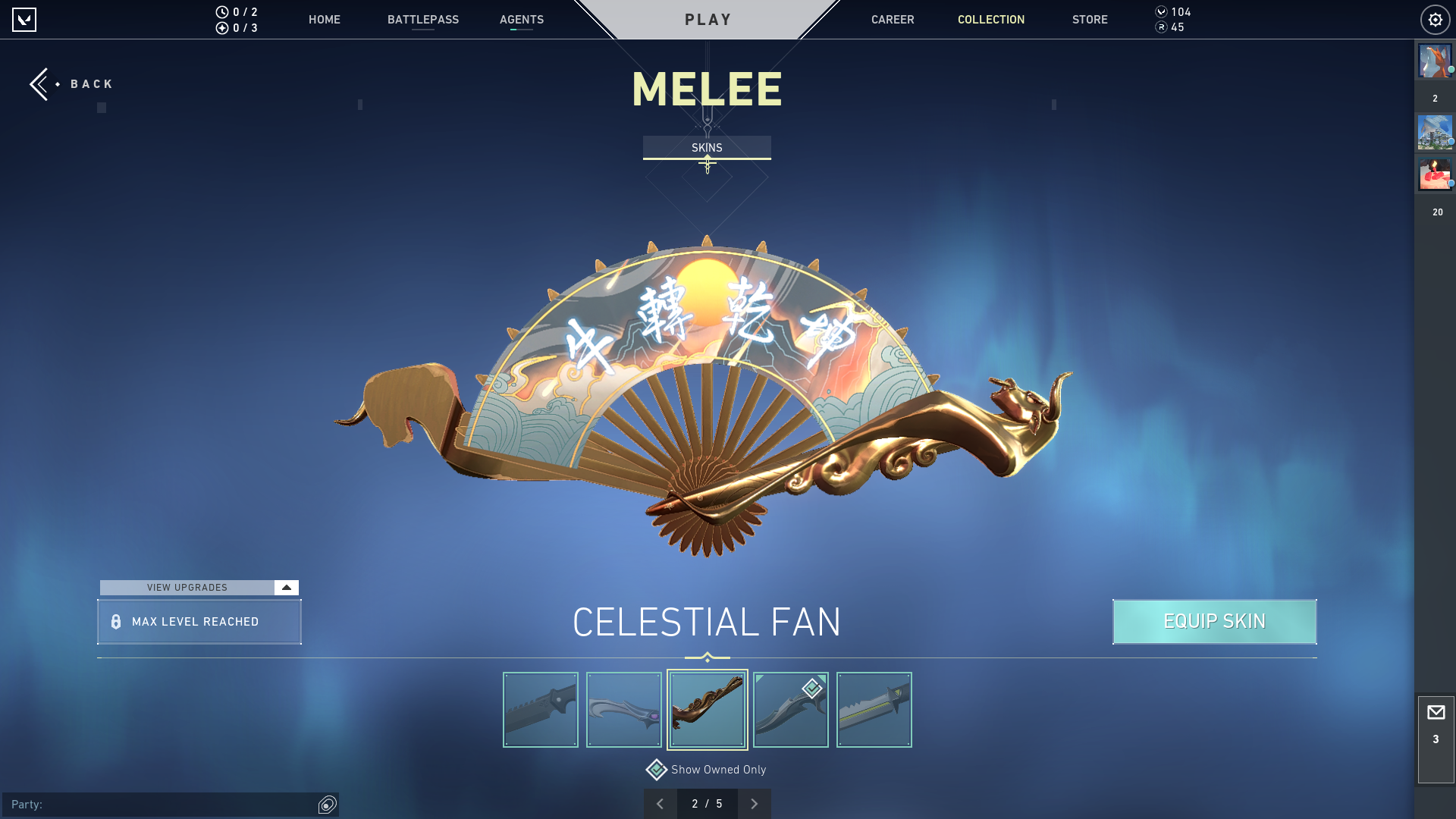The width and height of the screenshot is (1456, 819).
Task: Open the Home menu
Action: [324, 20]
